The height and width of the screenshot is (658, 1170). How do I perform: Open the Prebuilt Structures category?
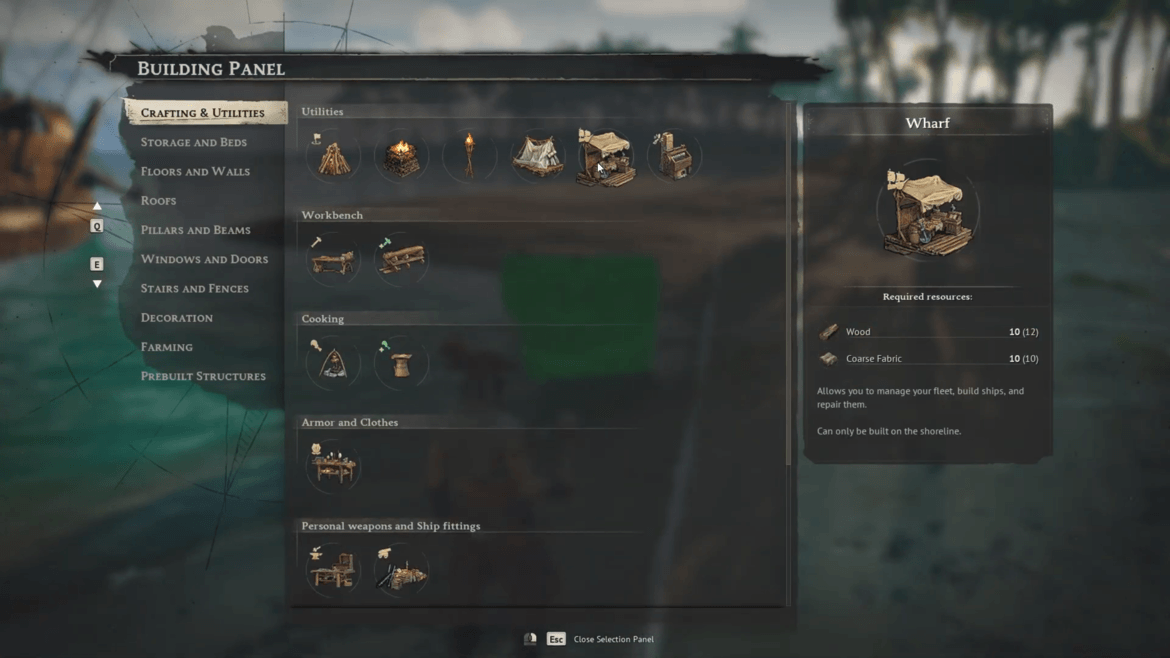203,376
